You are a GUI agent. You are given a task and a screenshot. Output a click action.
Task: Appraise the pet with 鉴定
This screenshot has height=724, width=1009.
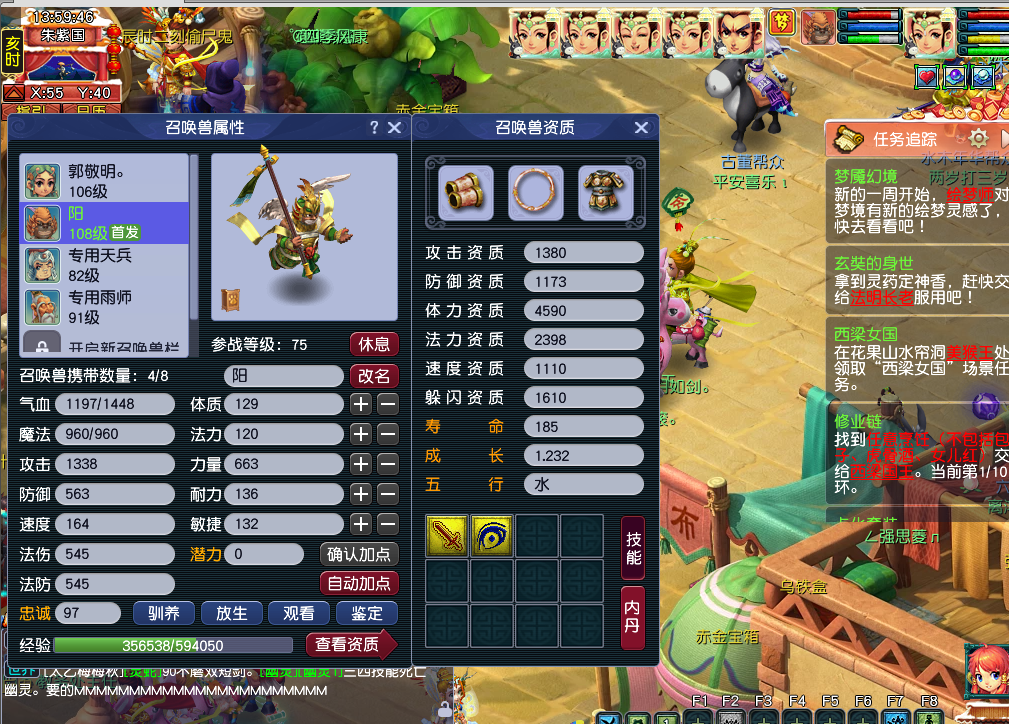click(x=367, y=613)
